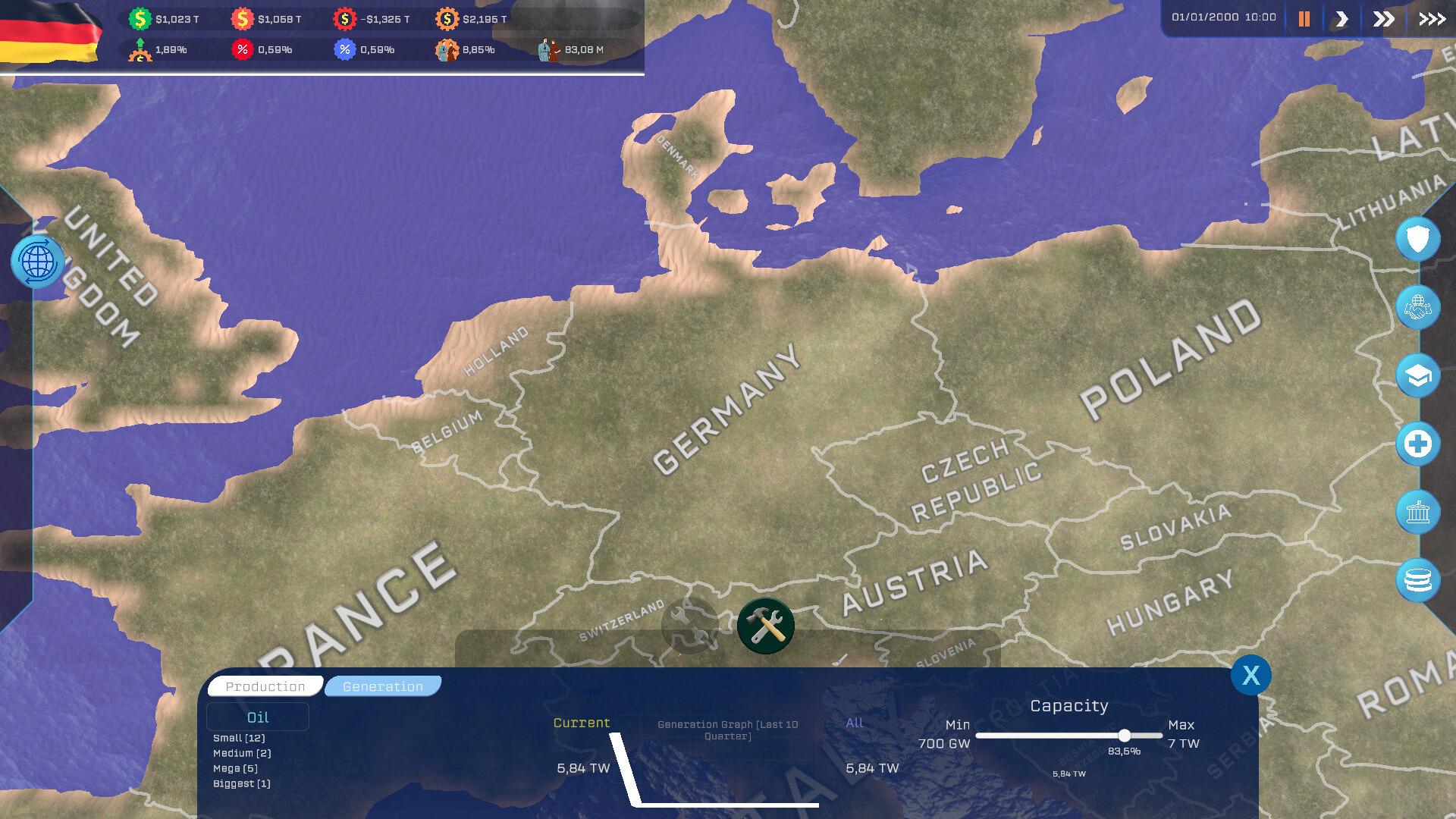This screenshot has width=1456, height=819.
Task: Open the handshake diplomacy menu
Action: 1417,308
